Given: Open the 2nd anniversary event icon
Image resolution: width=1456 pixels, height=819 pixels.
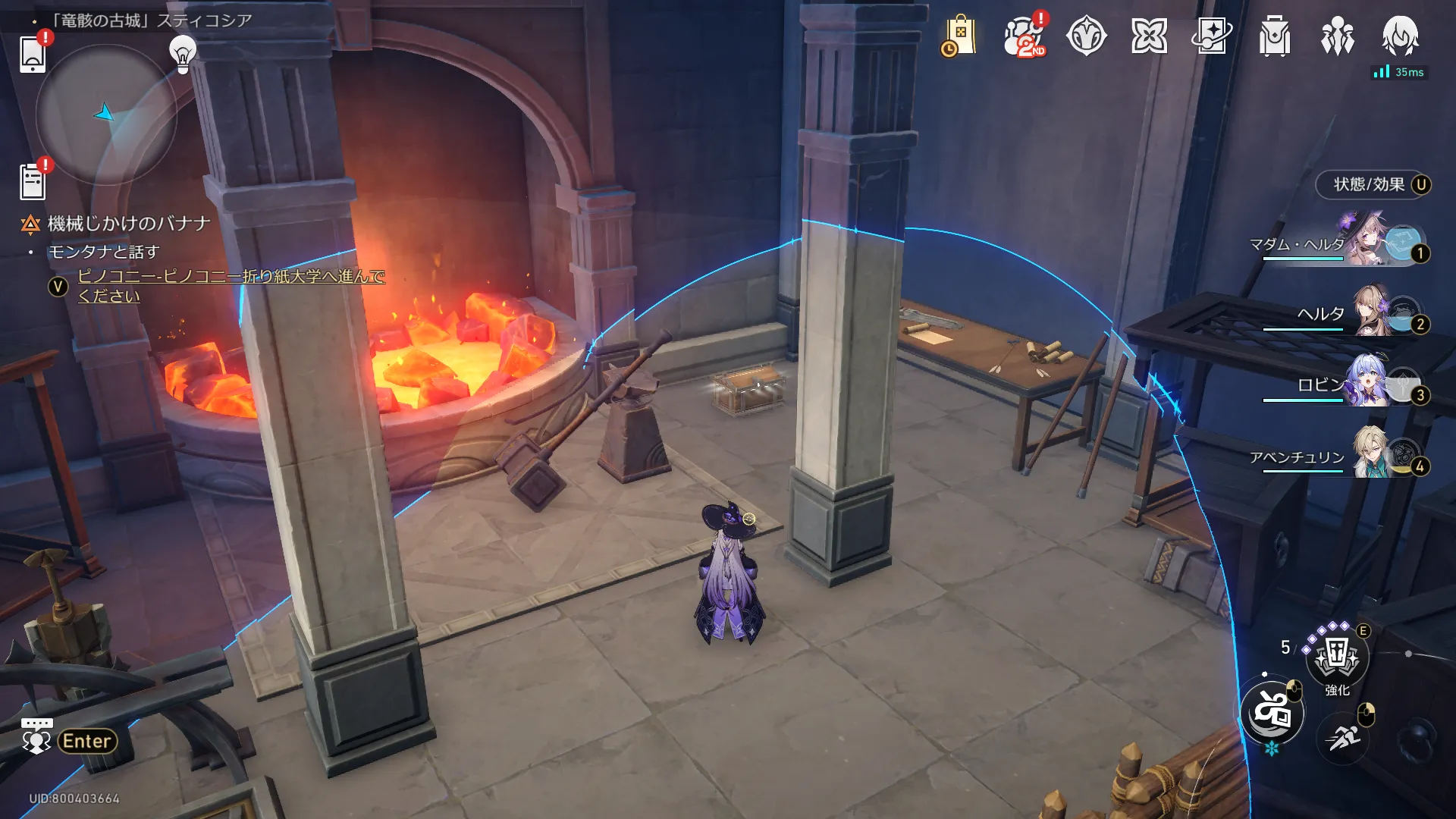Looking at the screenshot, I should [1024, 36].
